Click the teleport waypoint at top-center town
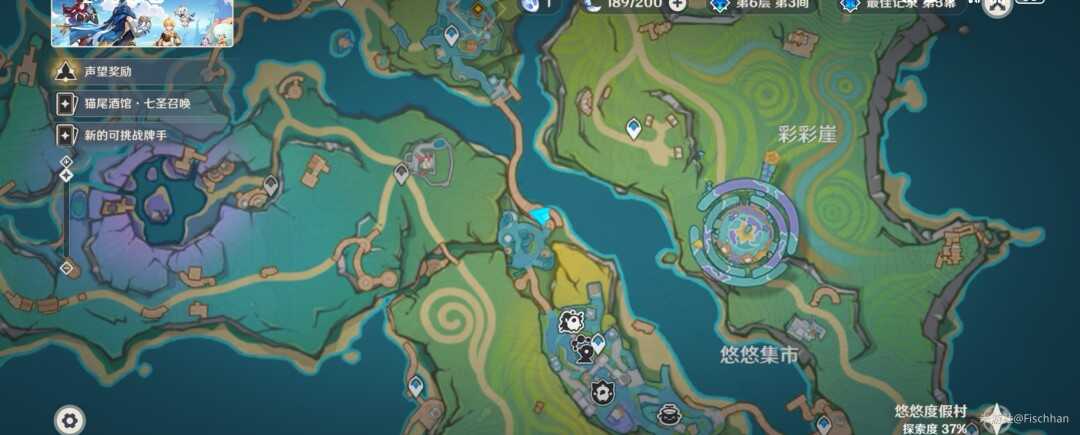1080x435 pixels. coord(452,36)
